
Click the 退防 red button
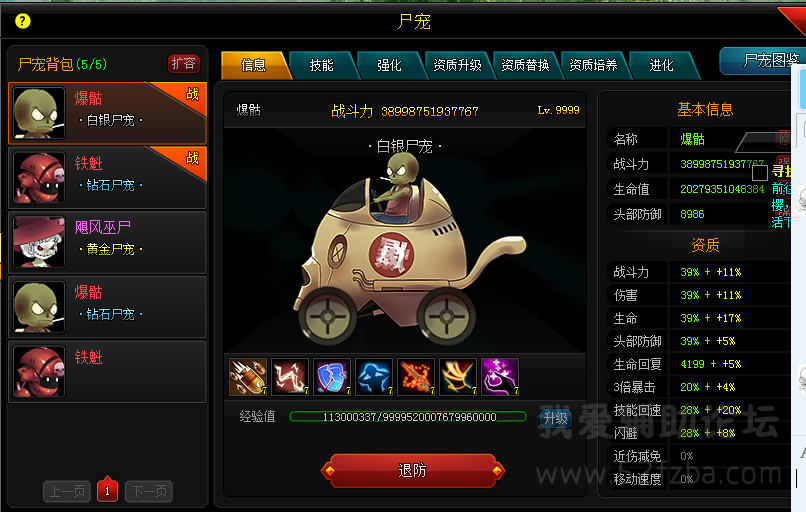412,470
